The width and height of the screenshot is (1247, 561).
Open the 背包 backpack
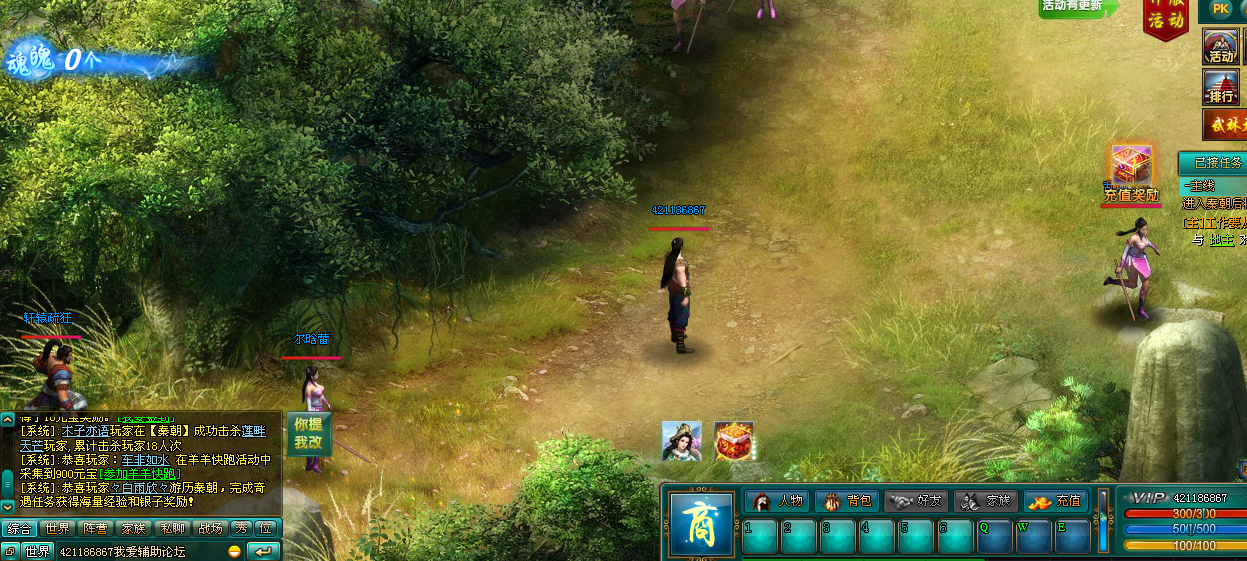coord(846,501)
